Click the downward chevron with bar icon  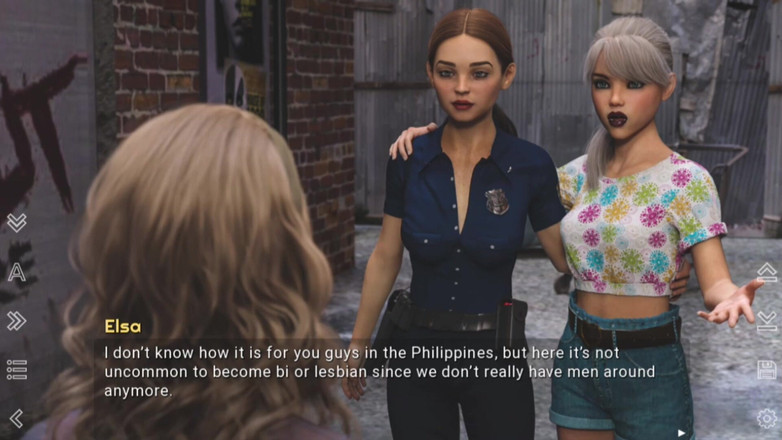[x=766, y=321]
